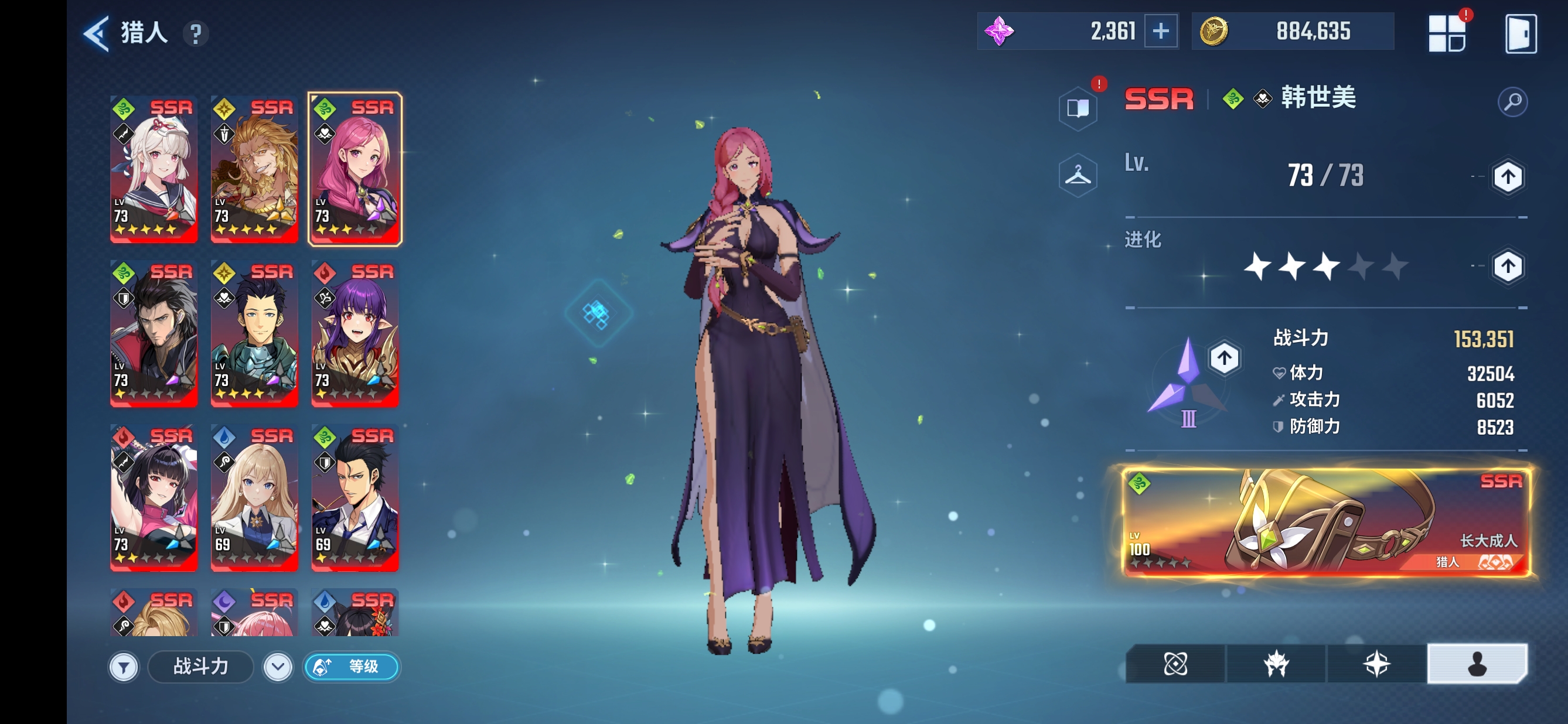This screenshot has height=724, width=1568.
Task: Switch to the person silhouette tab
Action: [1476, 664]
